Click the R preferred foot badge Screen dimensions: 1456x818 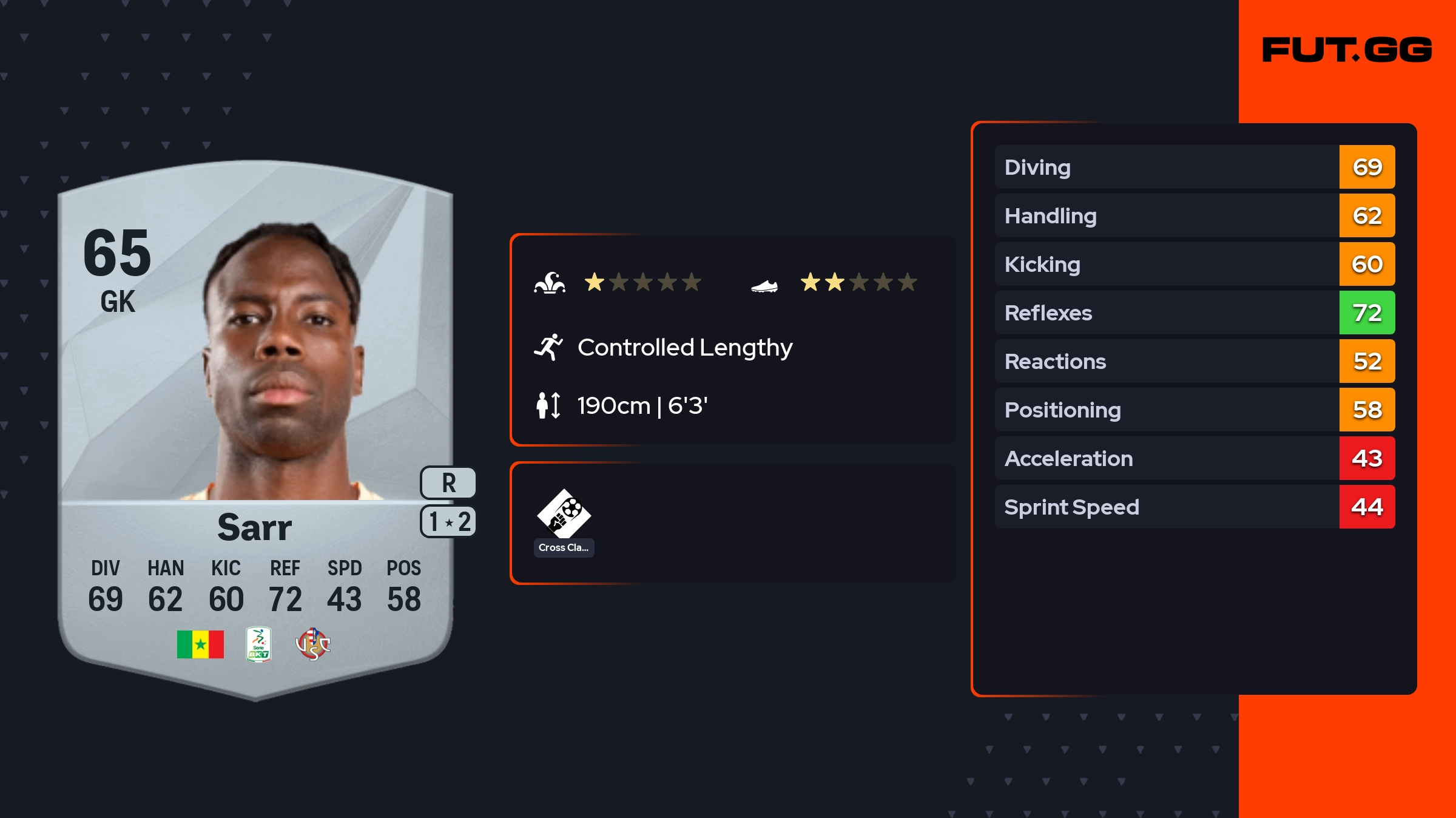pyautogui.click(x=448, y=483)
